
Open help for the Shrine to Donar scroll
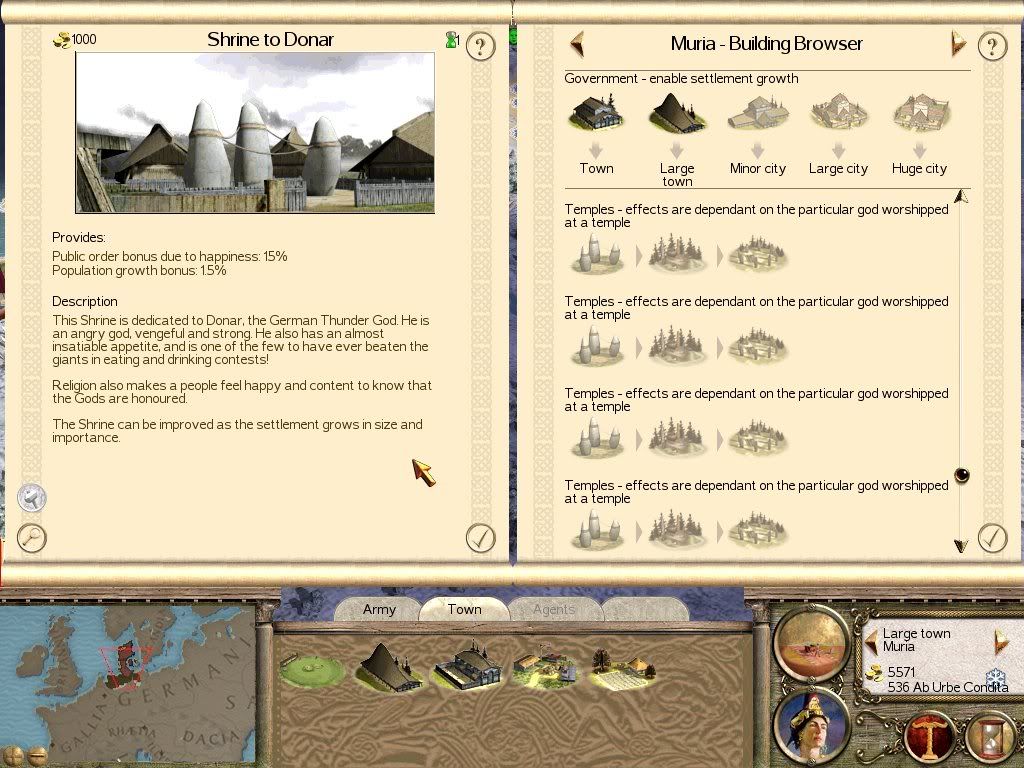tap(481, 46)
